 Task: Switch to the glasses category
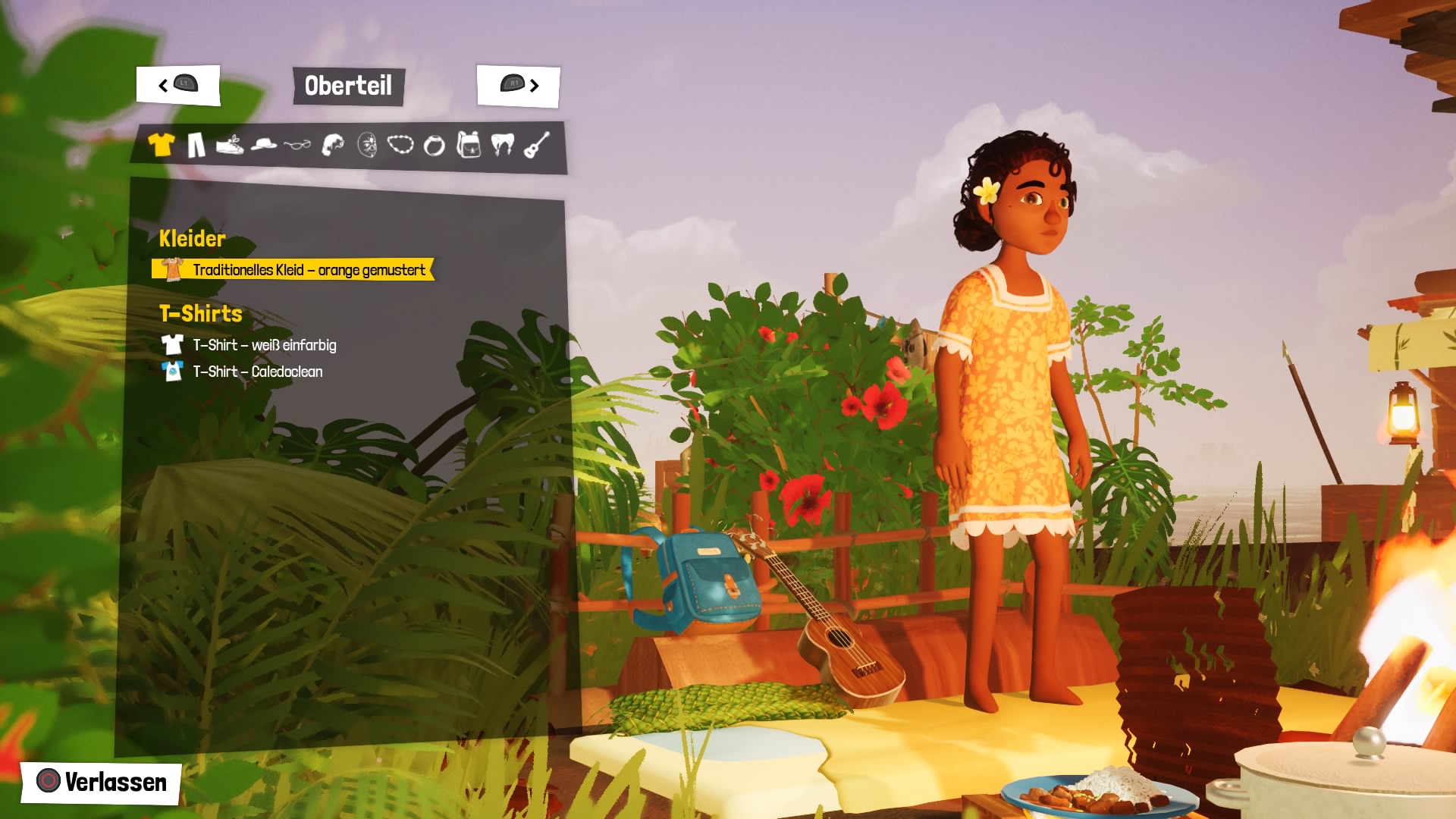click(x=297, y=144)
